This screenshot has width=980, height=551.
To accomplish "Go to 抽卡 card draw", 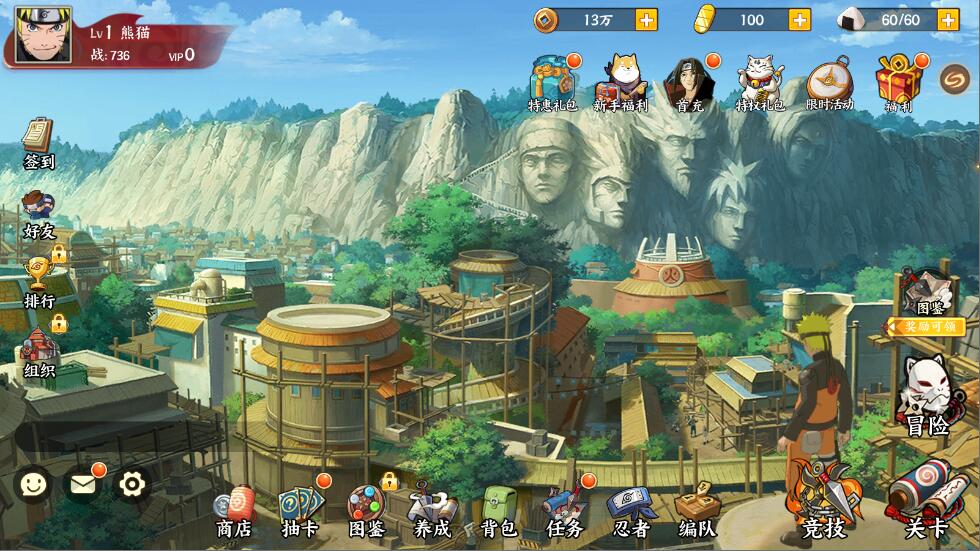I will (300, 510).
